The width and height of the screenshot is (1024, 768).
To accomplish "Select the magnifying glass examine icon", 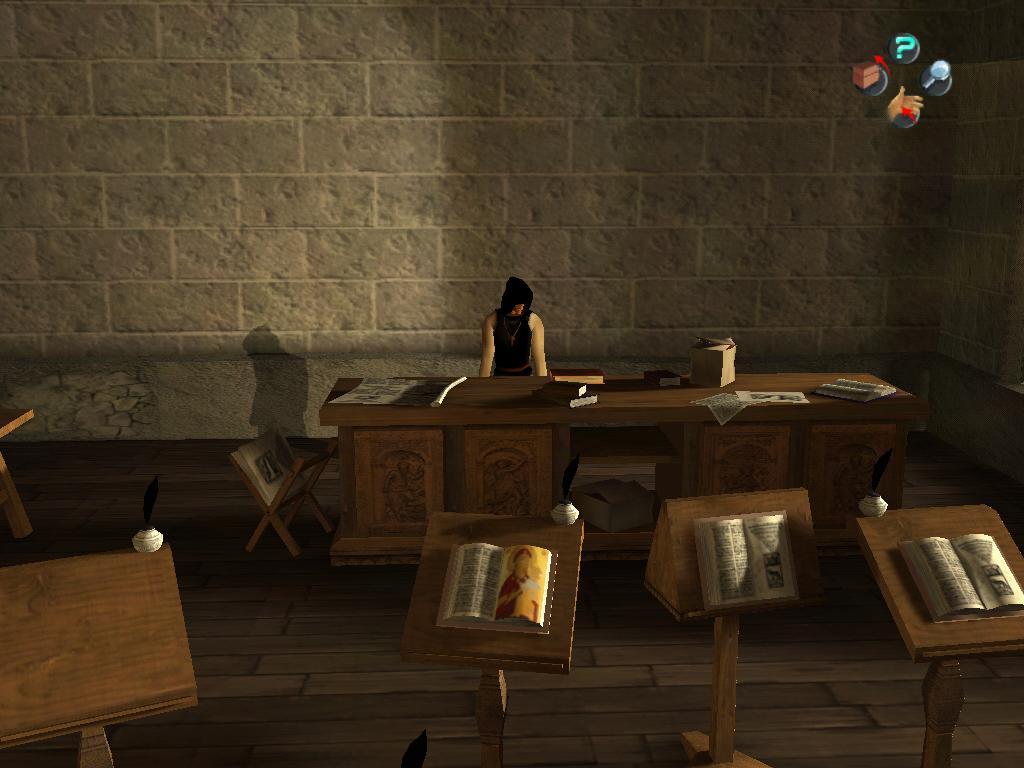I will 937,76.
